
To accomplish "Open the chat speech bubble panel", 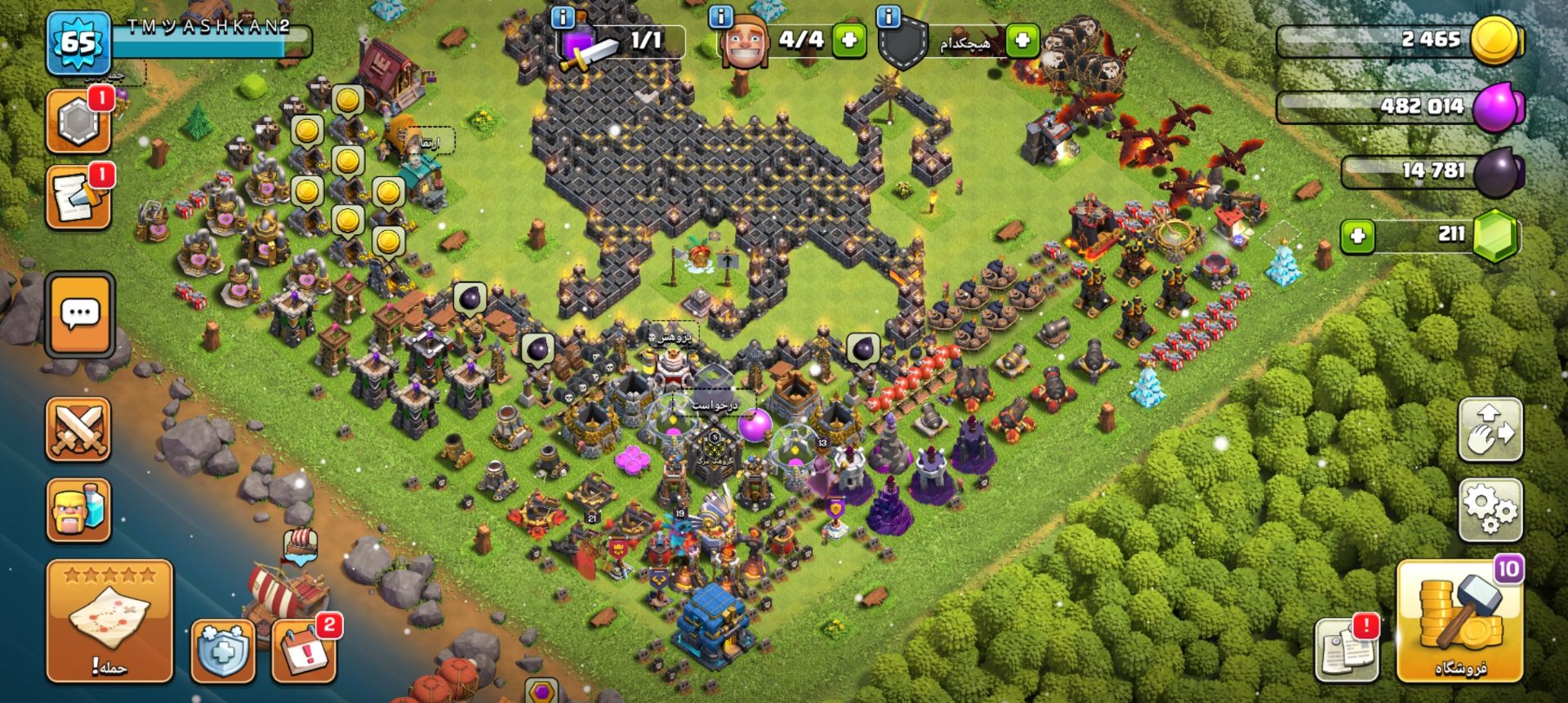I will pyautogui.click(x=79, y=315).
